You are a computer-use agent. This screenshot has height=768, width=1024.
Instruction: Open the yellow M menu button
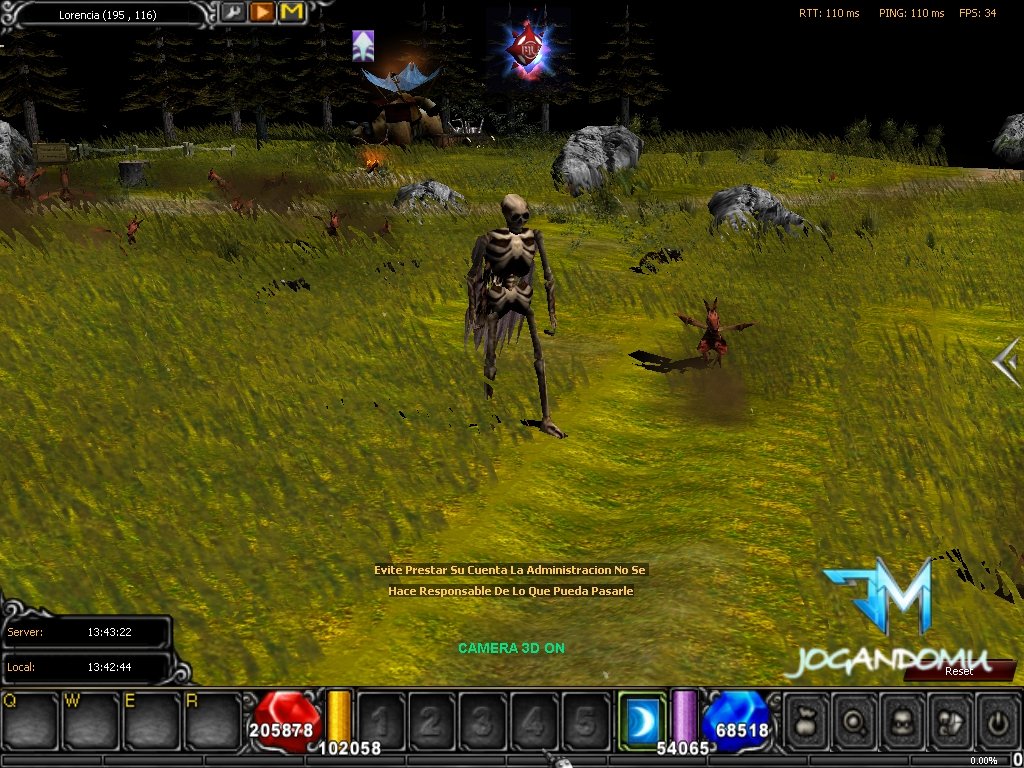(292, 13)
